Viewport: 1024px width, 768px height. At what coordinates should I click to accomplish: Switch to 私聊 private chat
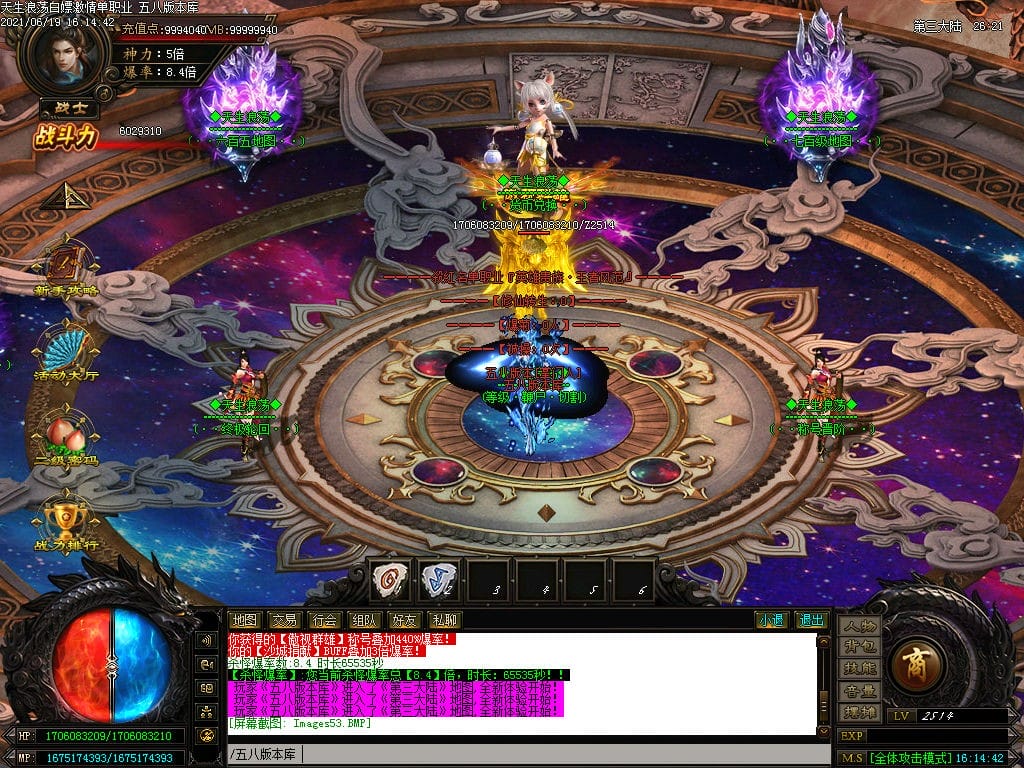(x=444, y=620)
